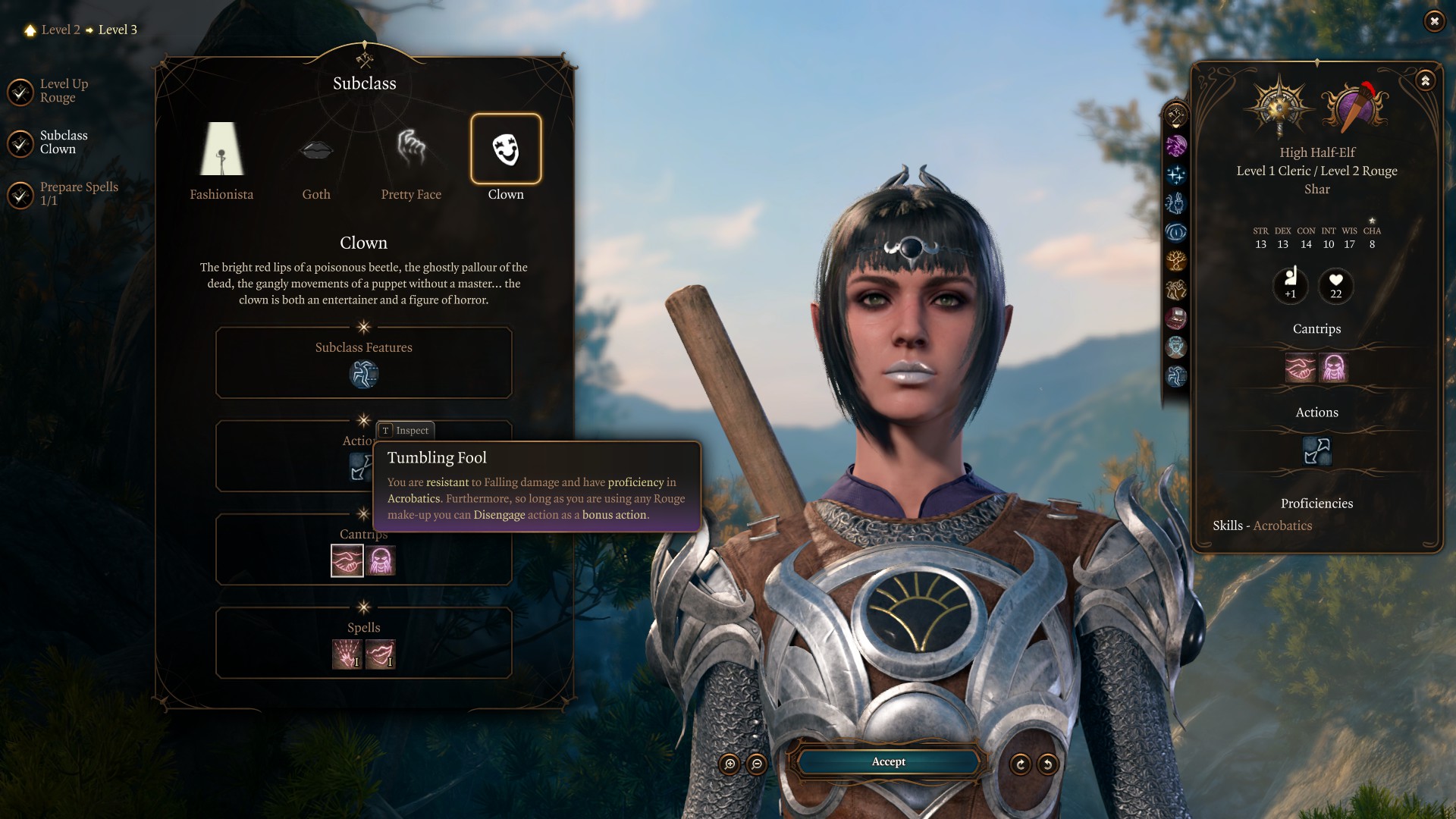Inspect the hand spell icon under Spells
The image size is (1456, 819).
coord(347,654)
